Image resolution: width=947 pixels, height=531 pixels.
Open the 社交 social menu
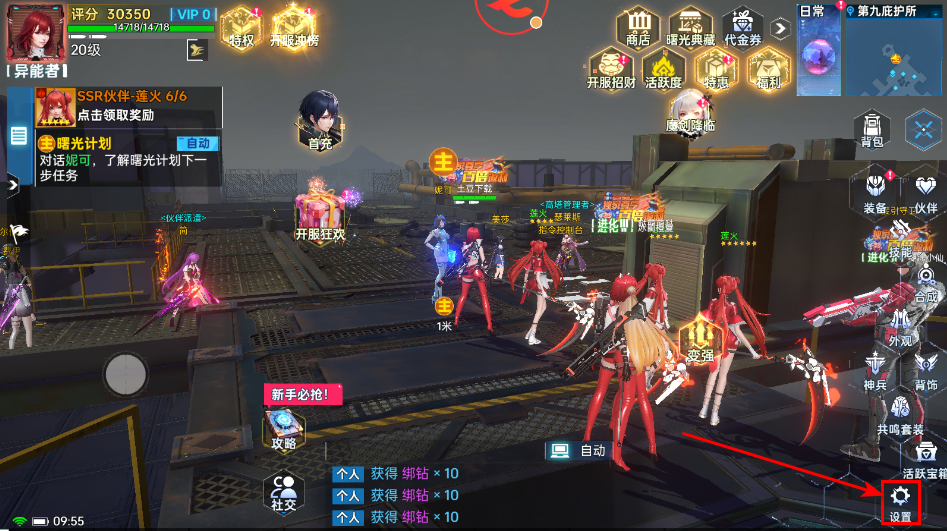(286, 491)
